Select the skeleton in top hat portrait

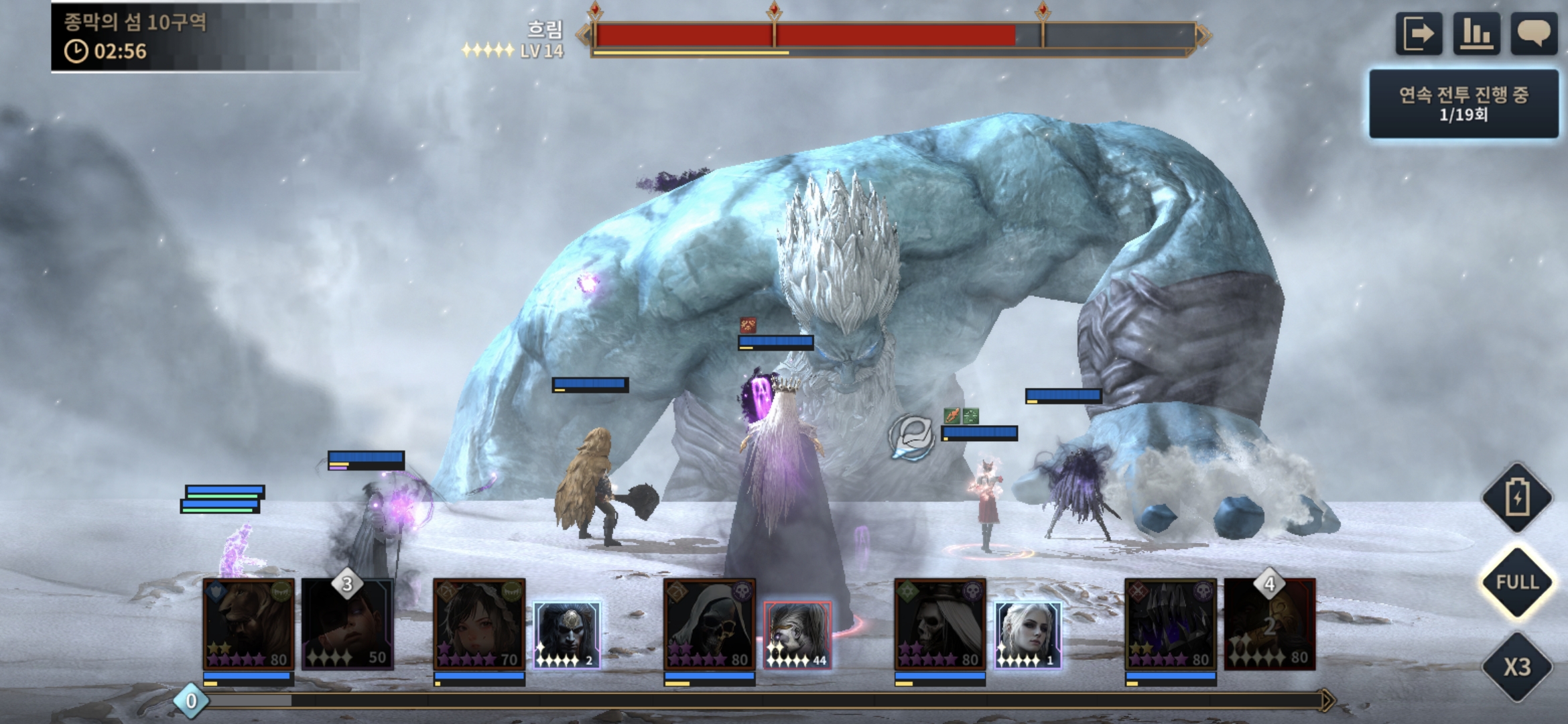[939, 624]
